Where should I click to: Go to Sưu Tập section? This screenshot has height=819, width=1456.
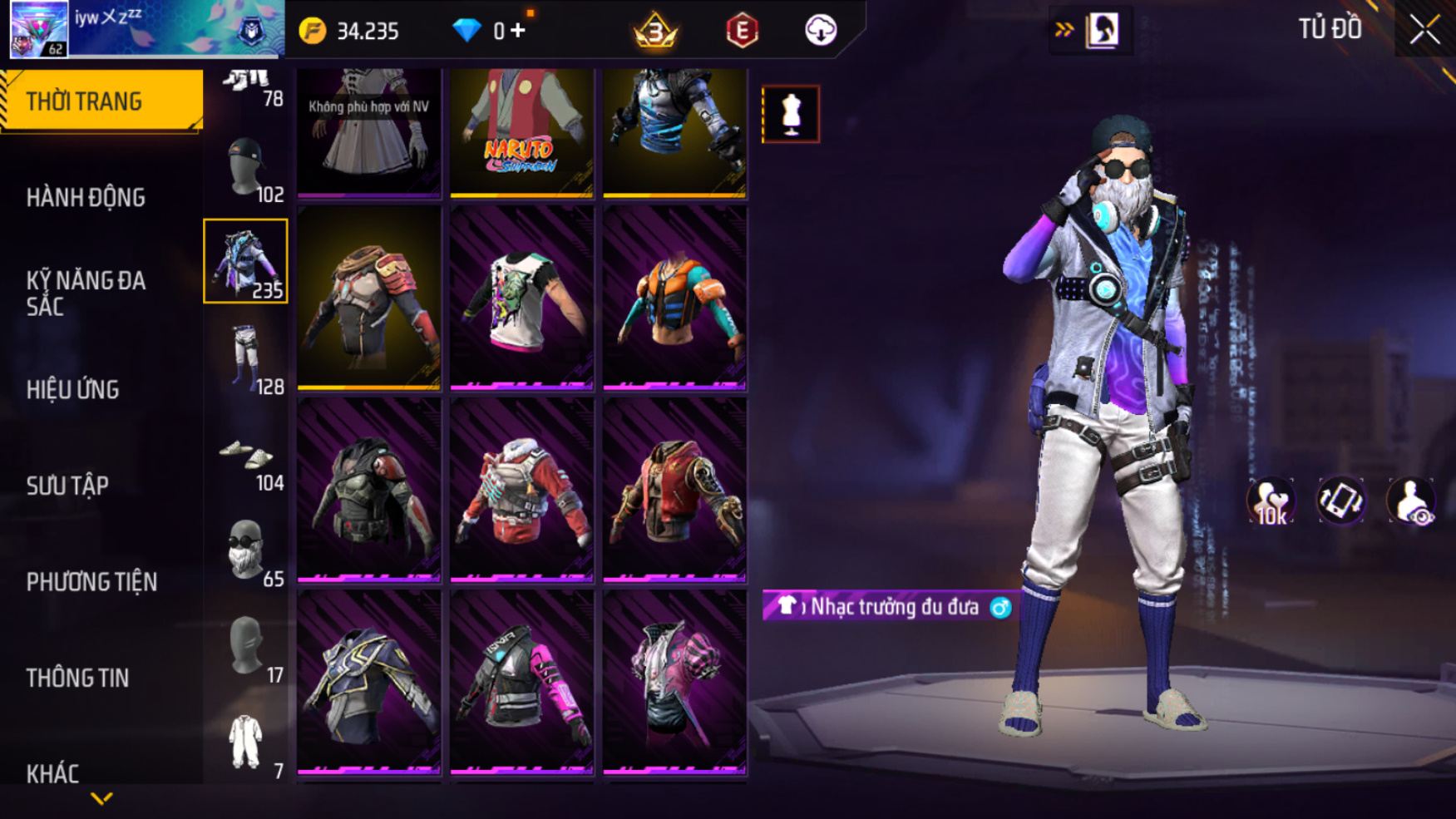(x=67, y=486)
